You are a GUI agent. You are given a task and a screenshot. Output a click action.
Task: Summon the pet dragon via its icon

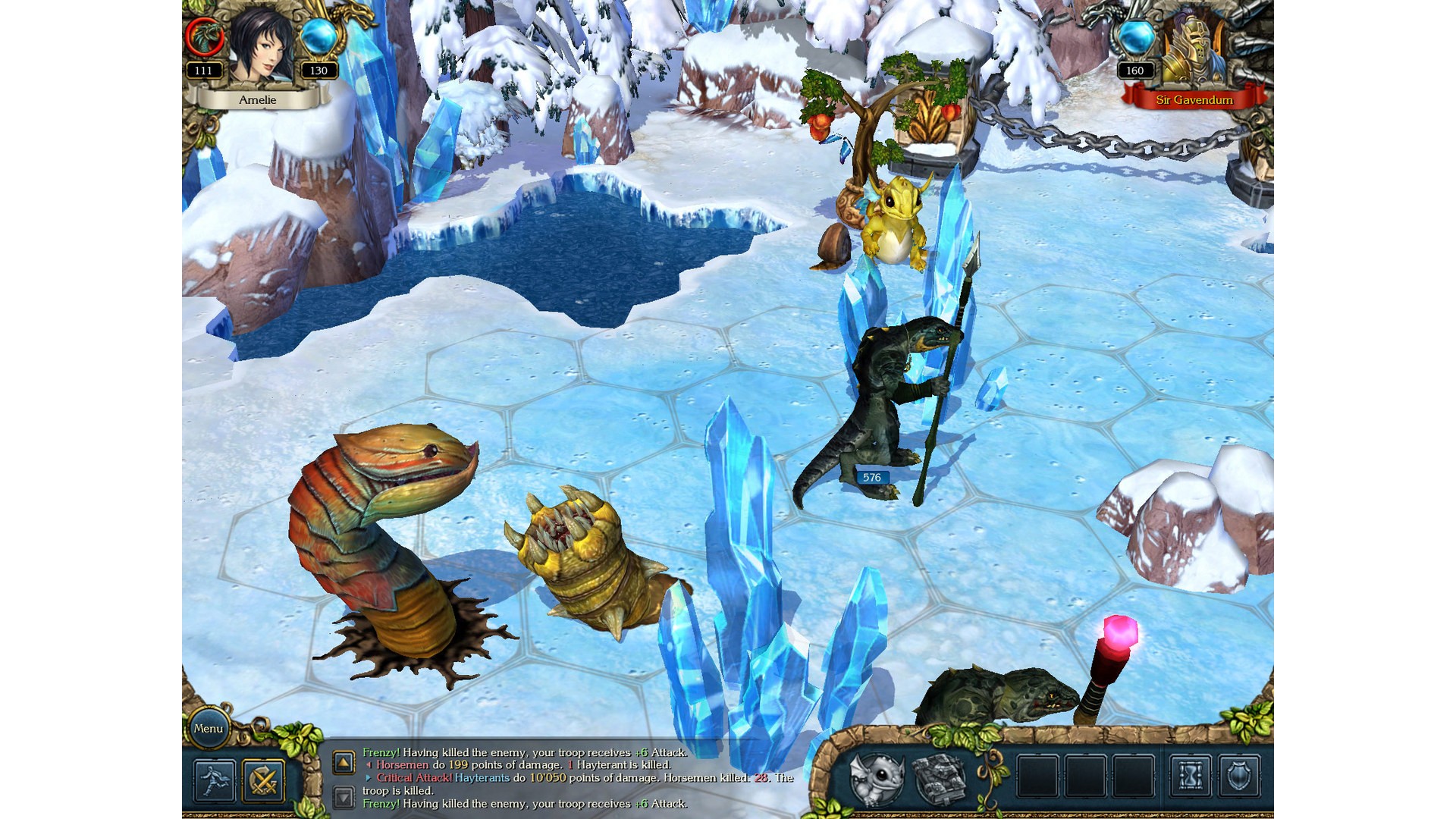pyautogui.click(x=877, y=777)
